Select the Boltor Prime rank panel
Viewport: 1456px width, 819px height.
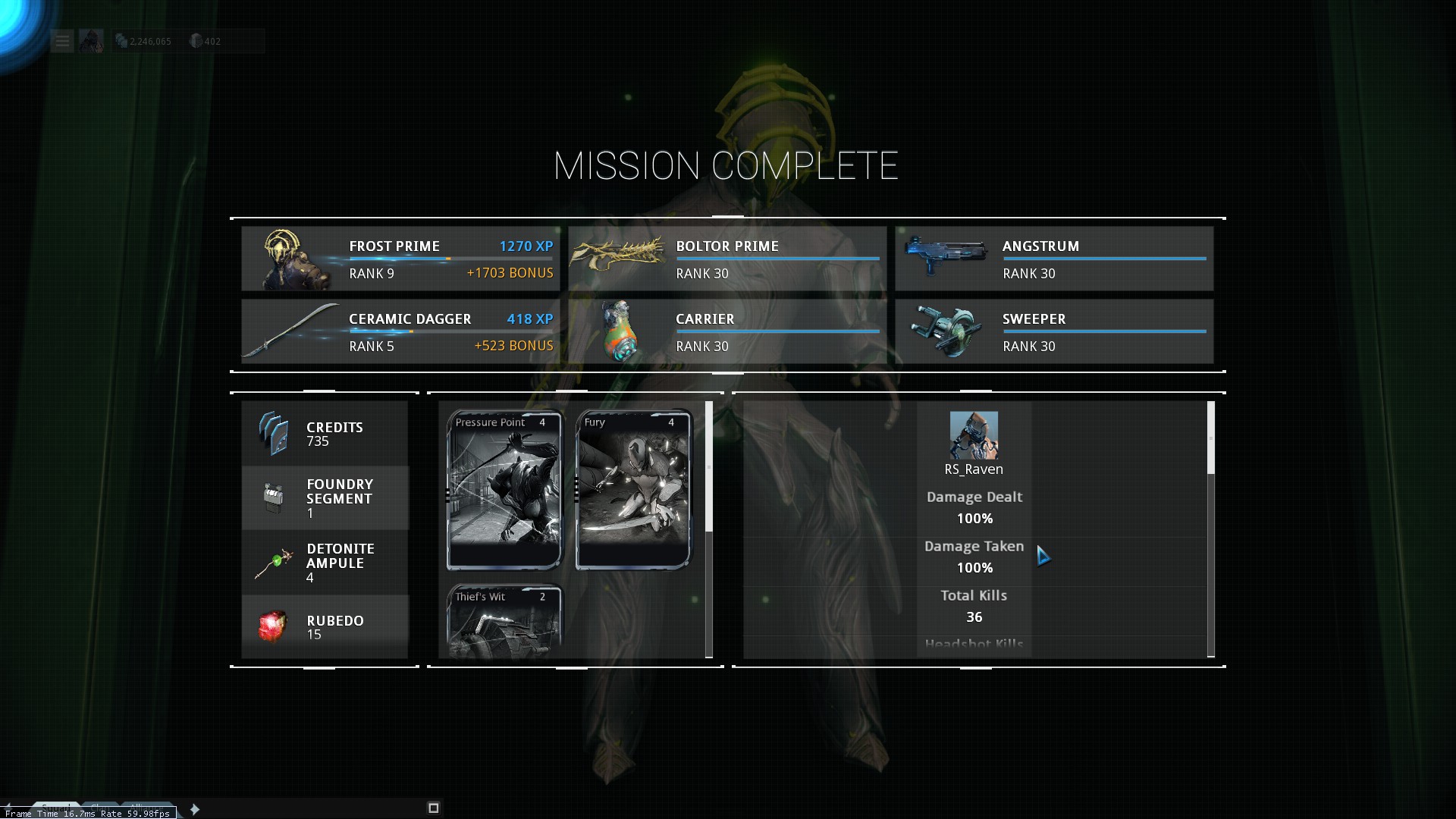tap(726, 259)
